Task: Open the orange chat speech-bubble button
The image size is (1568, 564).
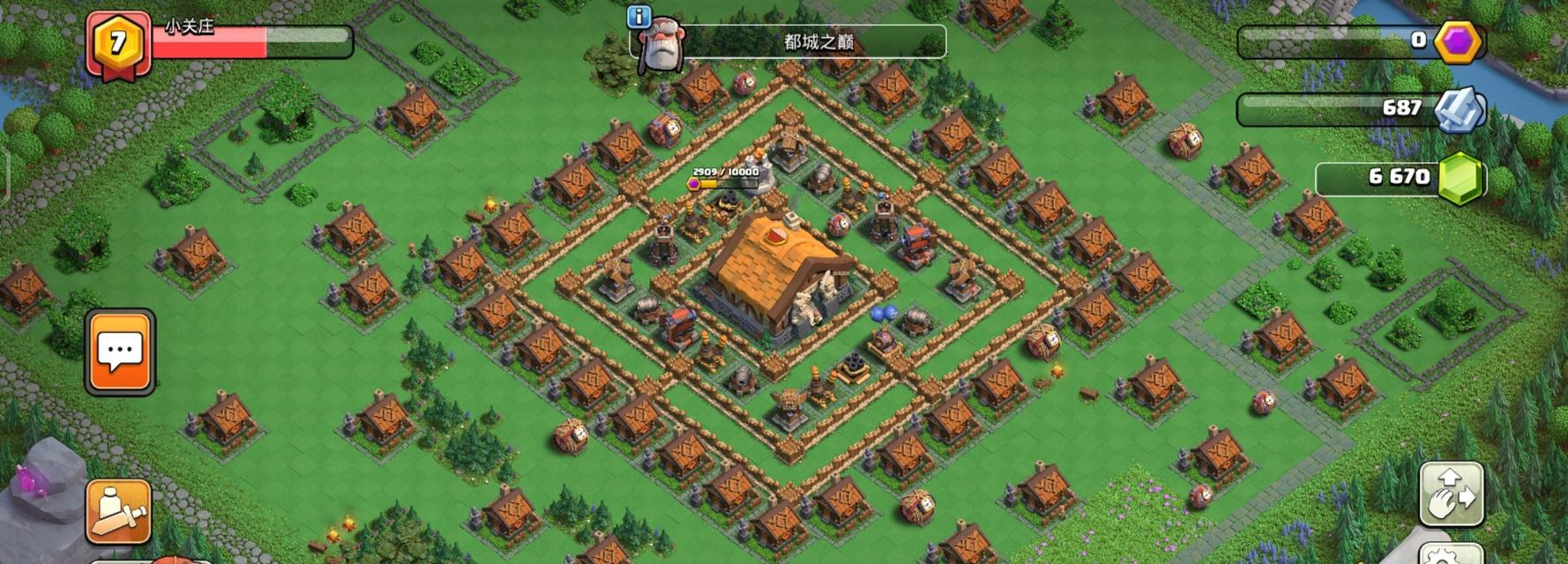Action: tap(120, 352)
